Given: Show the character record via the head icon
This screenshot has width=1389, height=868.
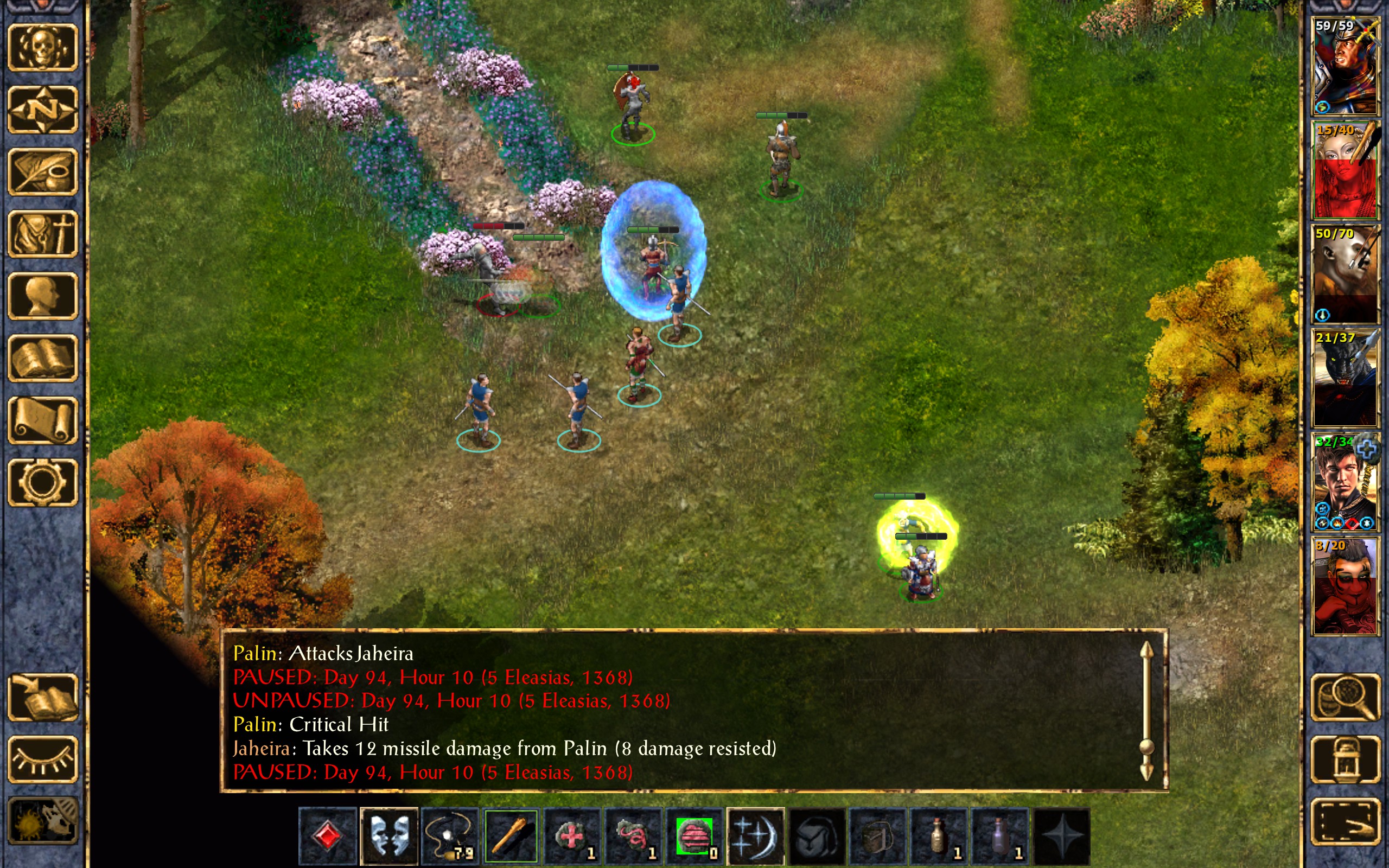Looking at the screenshot, I should click(42, 296).
